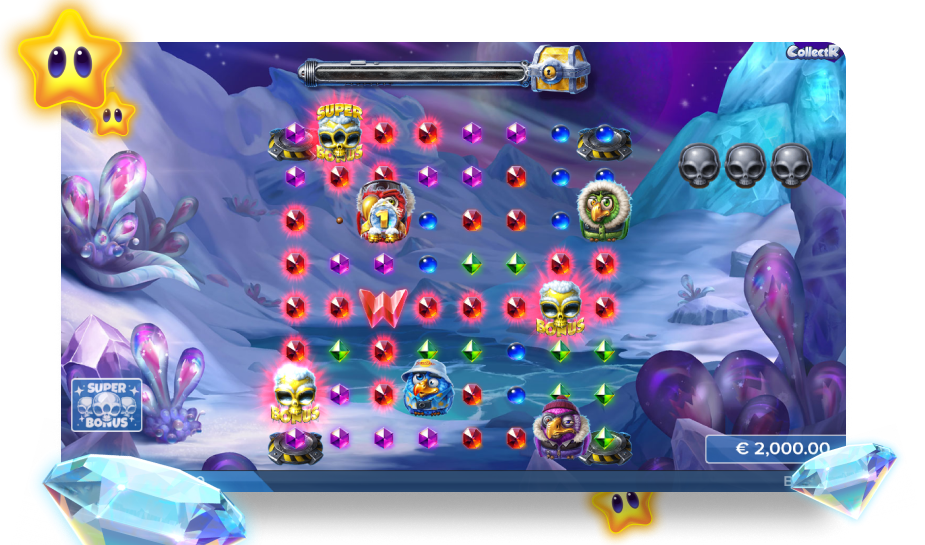Click the treasure chest on the meter

(559, 69)
